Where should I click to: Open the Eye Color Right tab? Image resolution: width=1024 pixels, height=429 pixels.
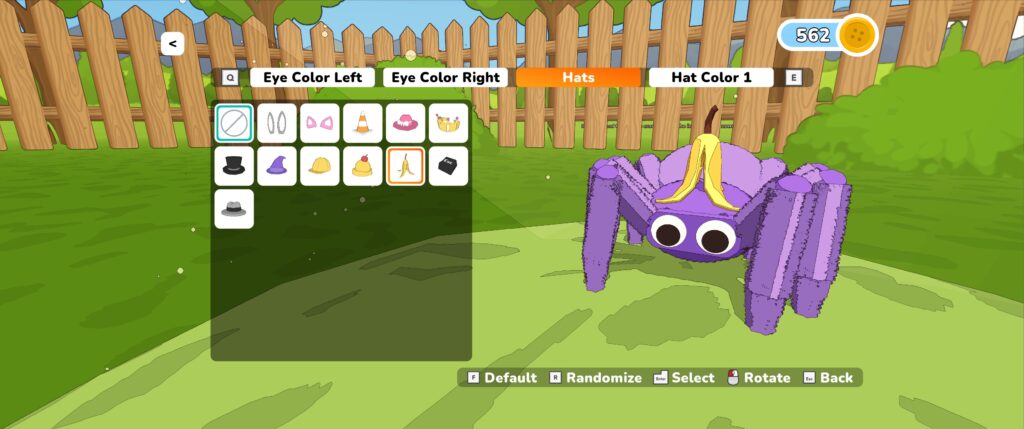[445, 77]
